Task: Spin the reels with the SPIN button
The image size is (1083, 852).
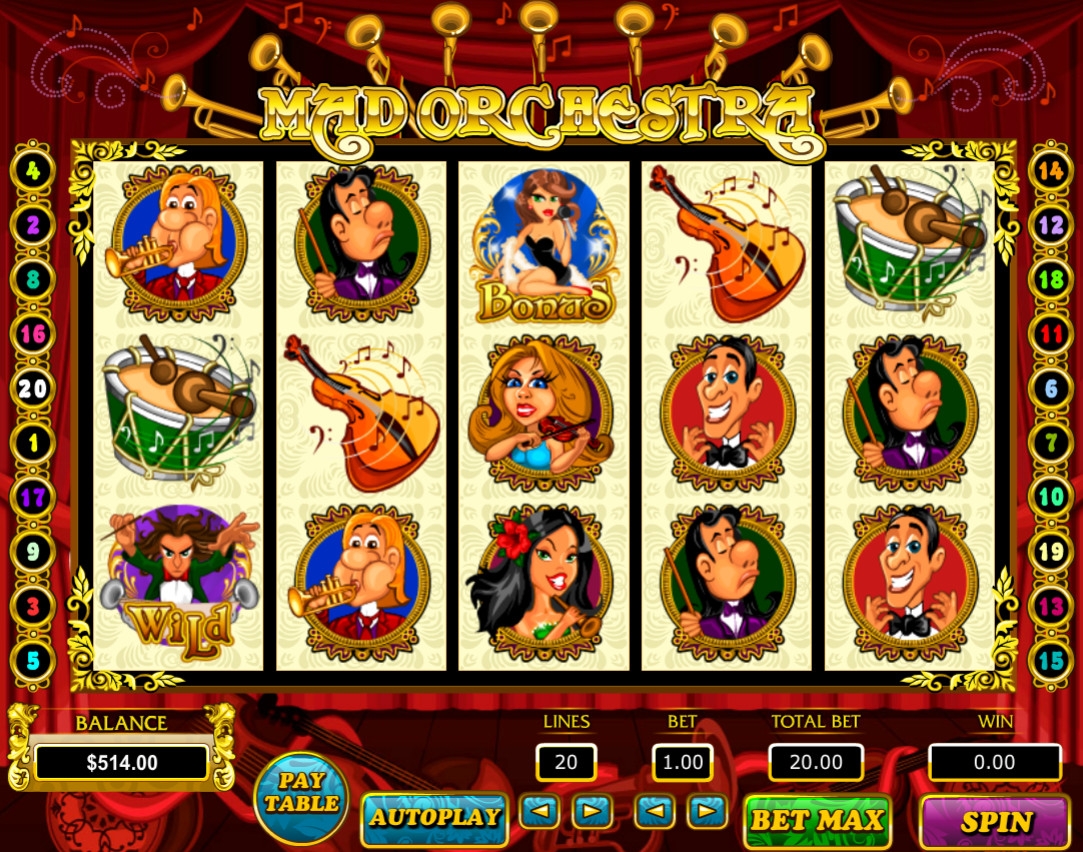Action: tap(994, 822)
